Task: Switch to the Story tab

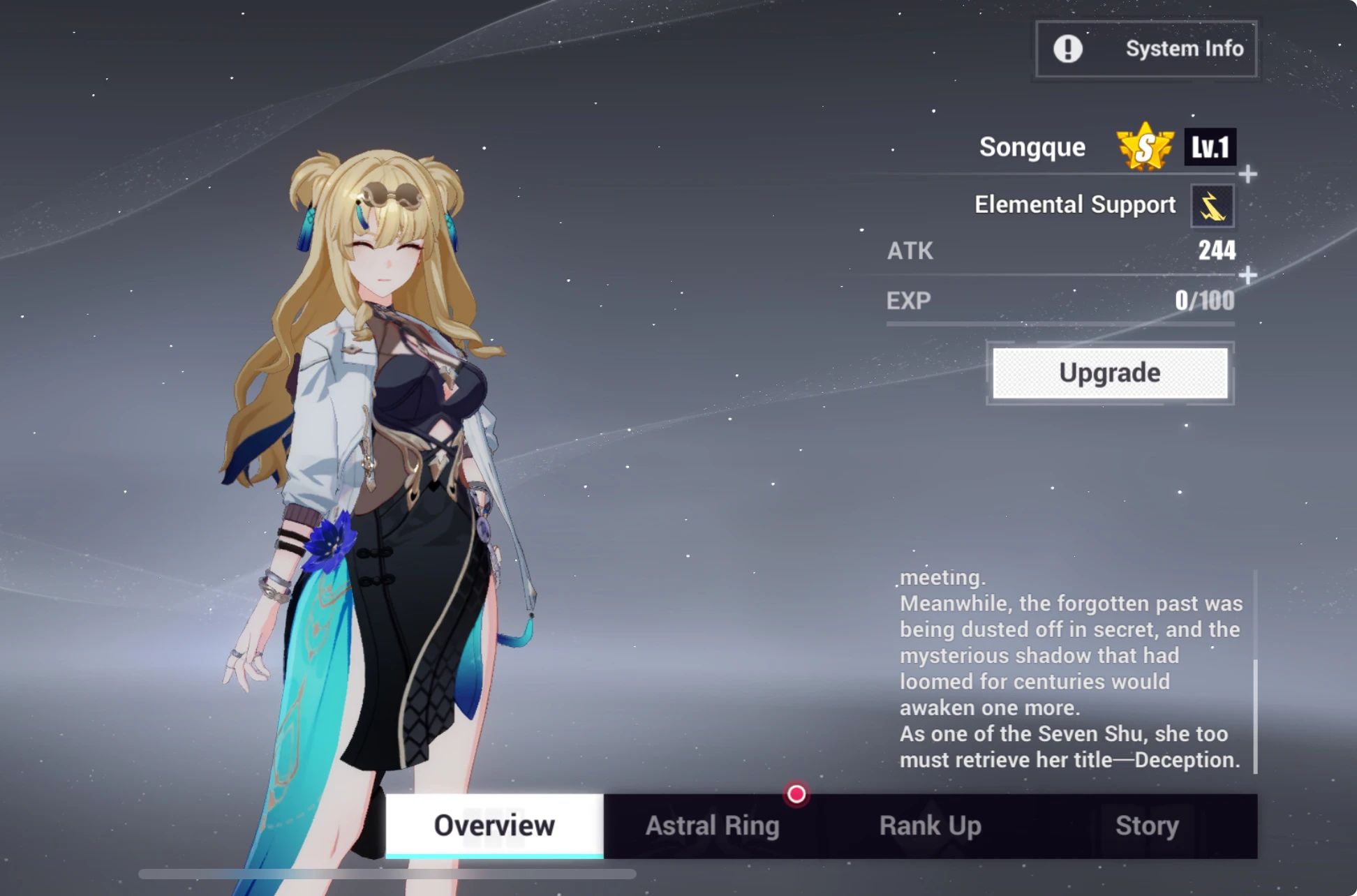Action: tap(1145, 826)
